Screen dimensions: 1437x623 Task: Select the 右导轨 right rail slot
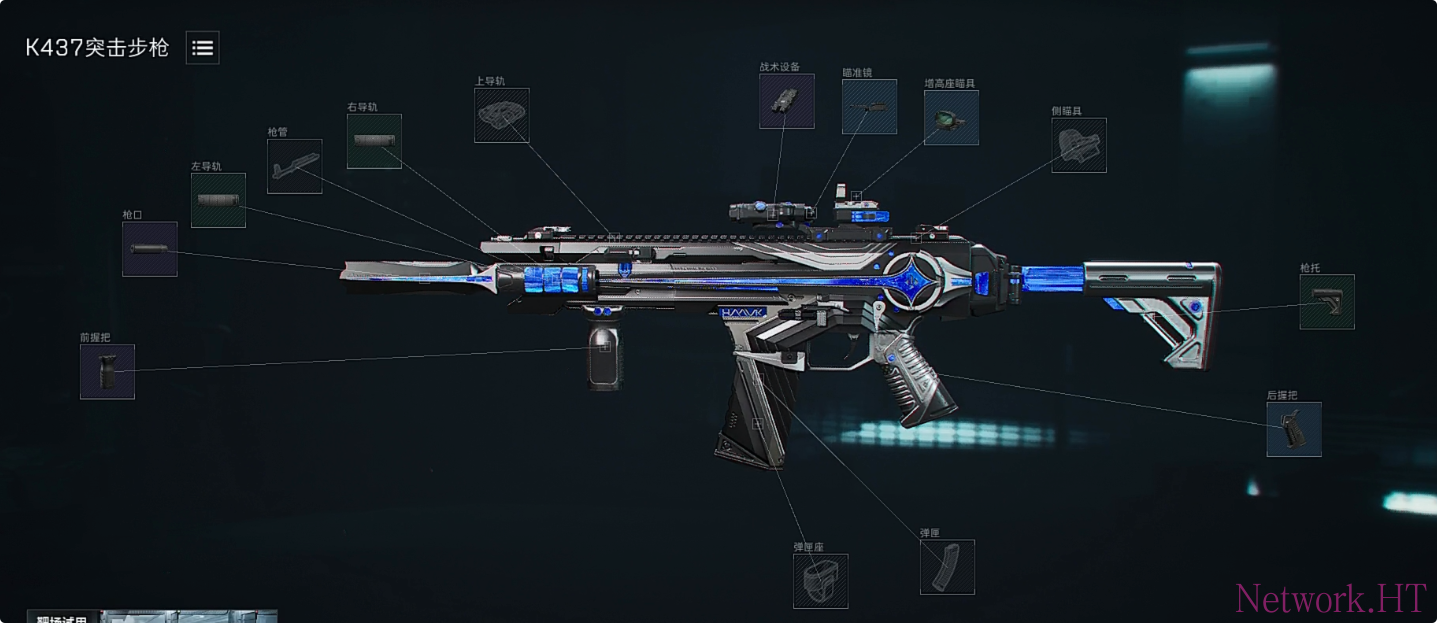pos(374,141)
